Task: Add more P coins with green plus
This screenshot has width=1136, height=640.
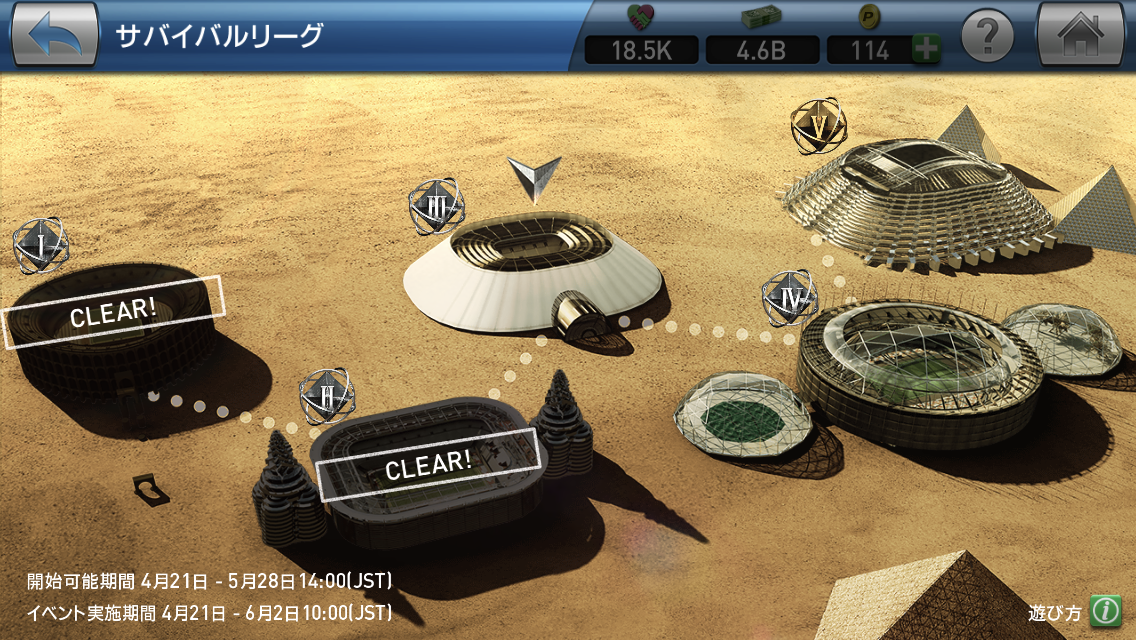Action: pyautogui.click(x=926, y=50)
